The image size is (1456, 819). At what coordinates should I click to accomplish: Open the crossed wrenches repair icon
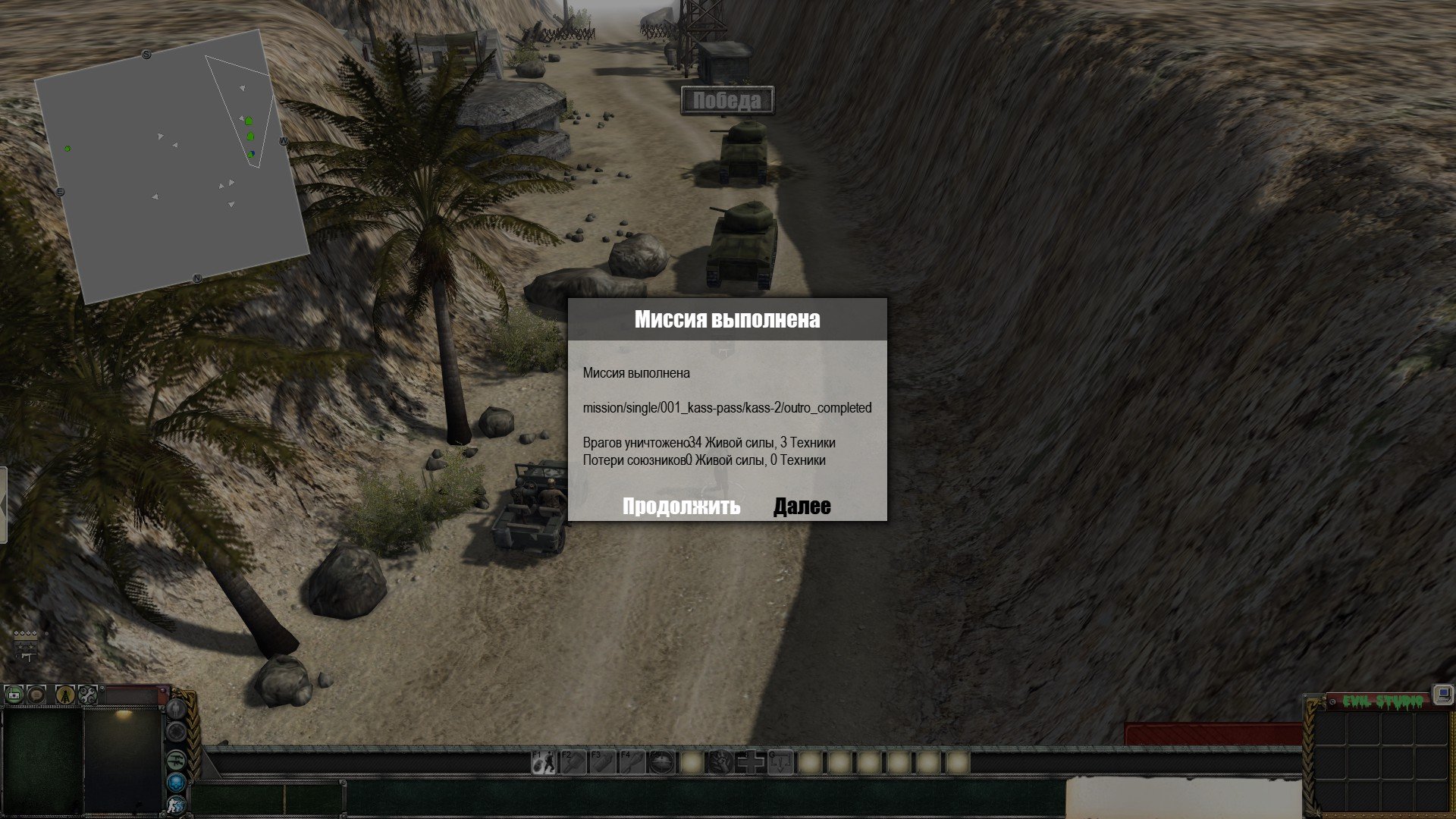[88, 694]
